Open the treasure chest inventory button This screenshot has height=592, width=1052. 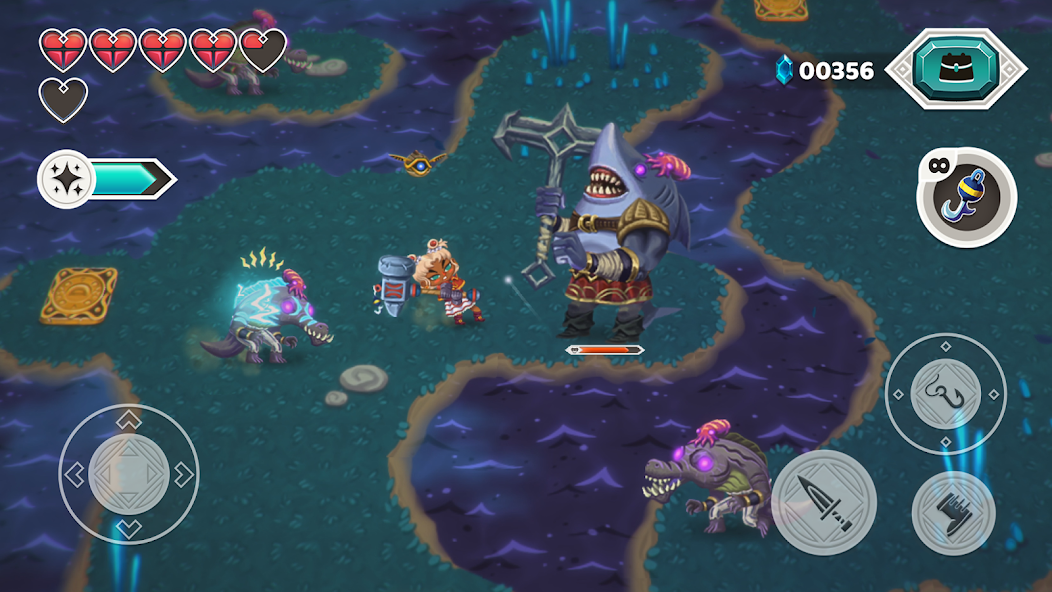click(x=956, y=68)
